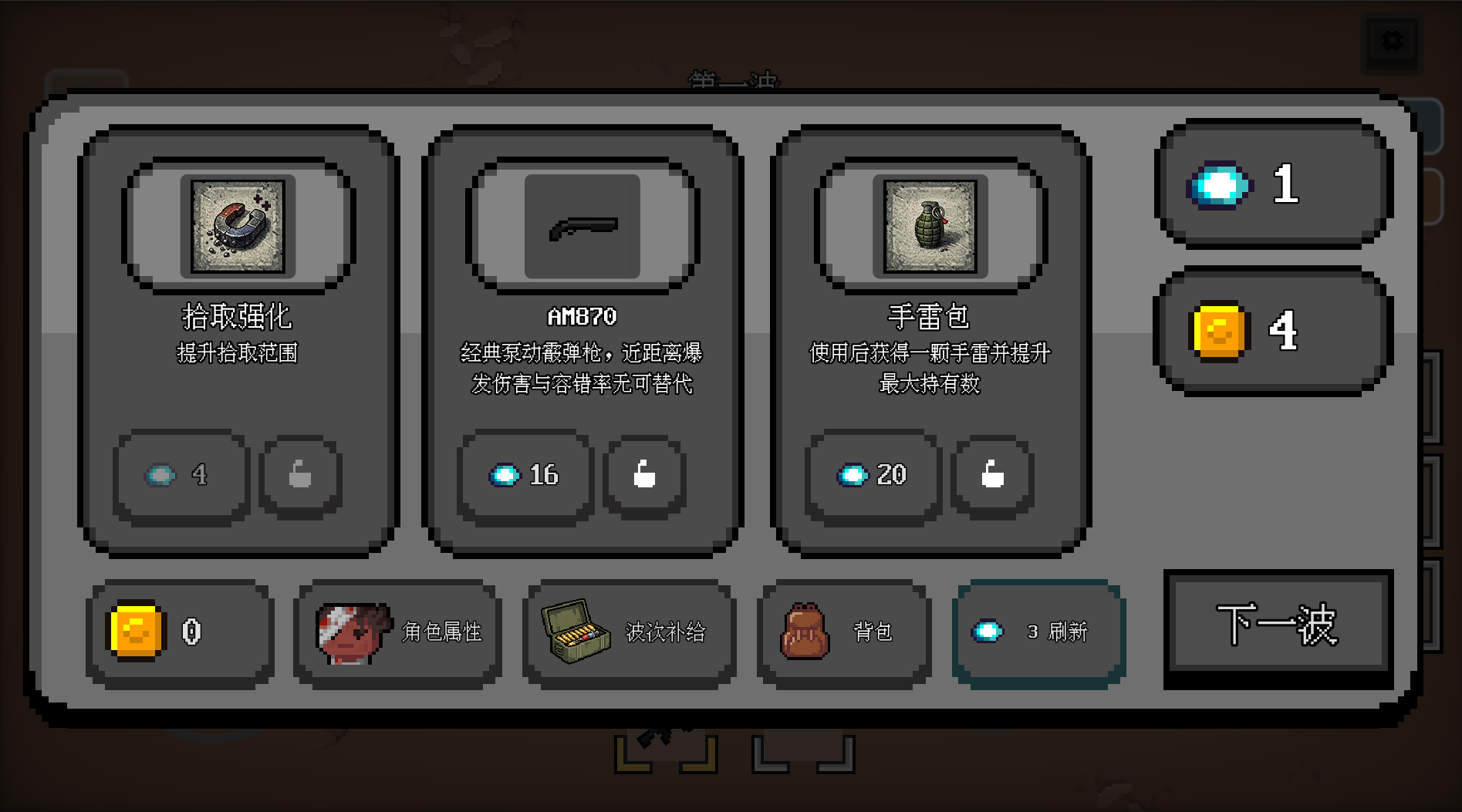Purchase 拾取强化 for 4 gems
Viewport: 1462px width, 812px height.
click(x=180, y=475)
